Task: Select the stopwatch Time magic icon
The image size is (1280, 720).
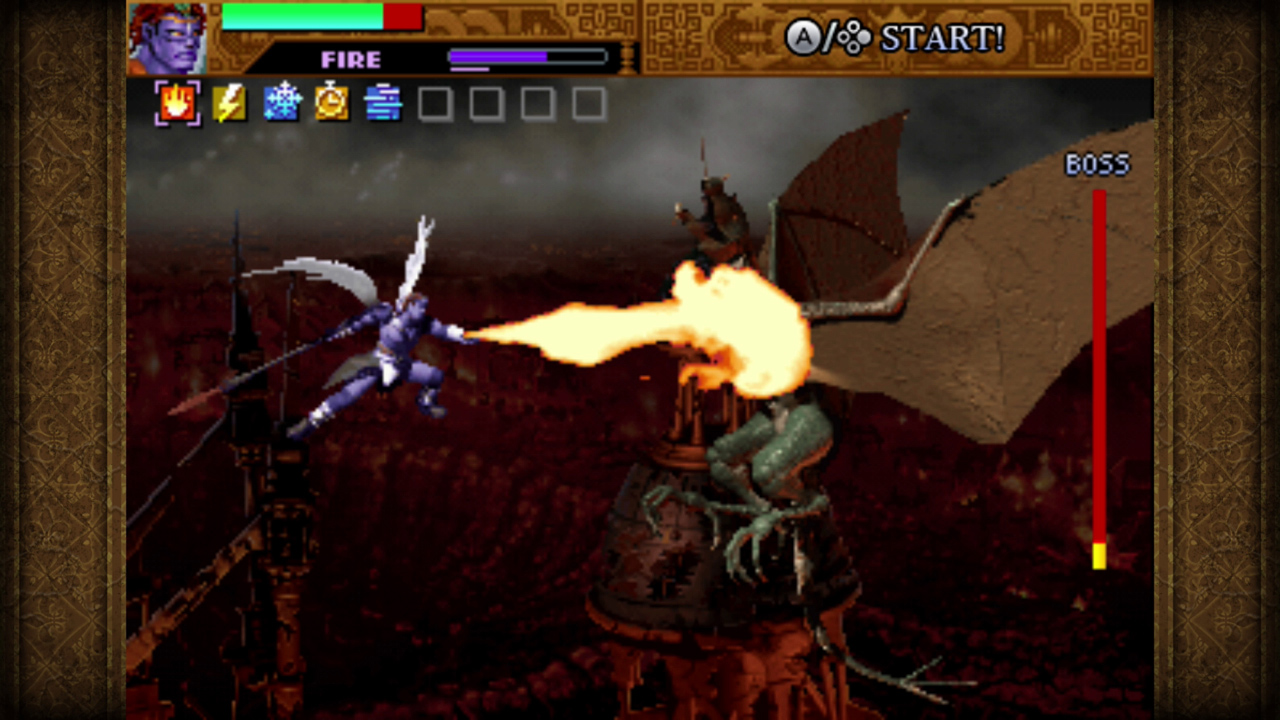Action: [333, 101]
